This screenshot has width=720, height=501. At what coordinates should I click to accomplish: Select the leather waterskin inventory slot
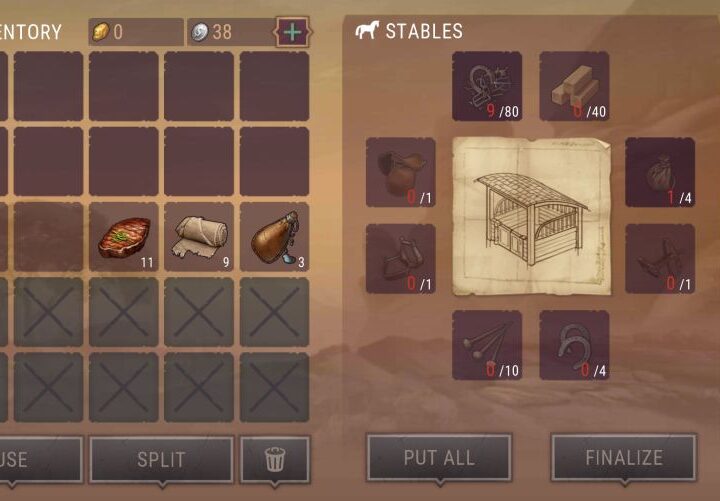[x=274, y=237]
